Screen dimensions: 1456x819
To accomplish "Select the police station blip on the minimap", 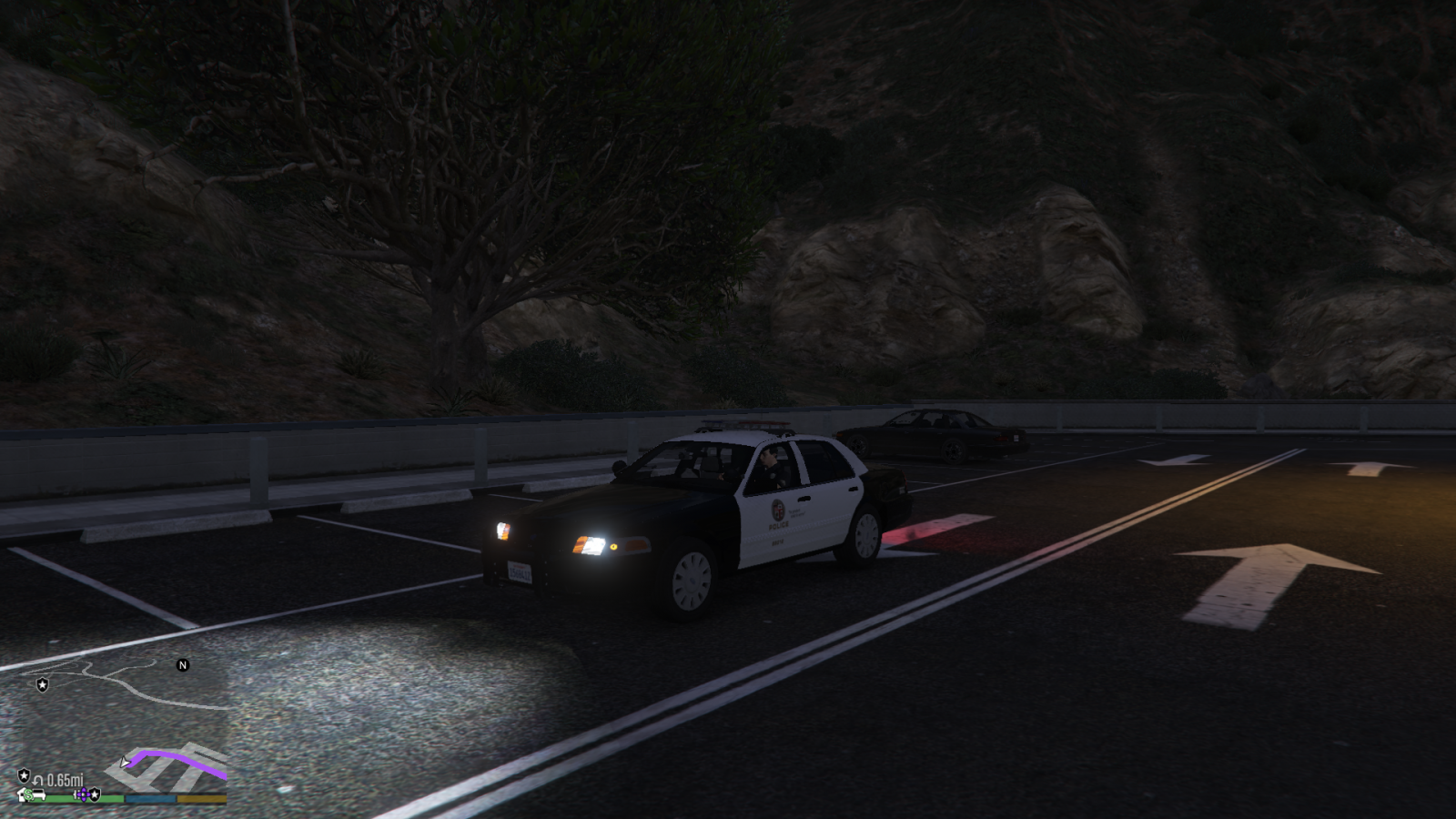I will tap(43, 684).
